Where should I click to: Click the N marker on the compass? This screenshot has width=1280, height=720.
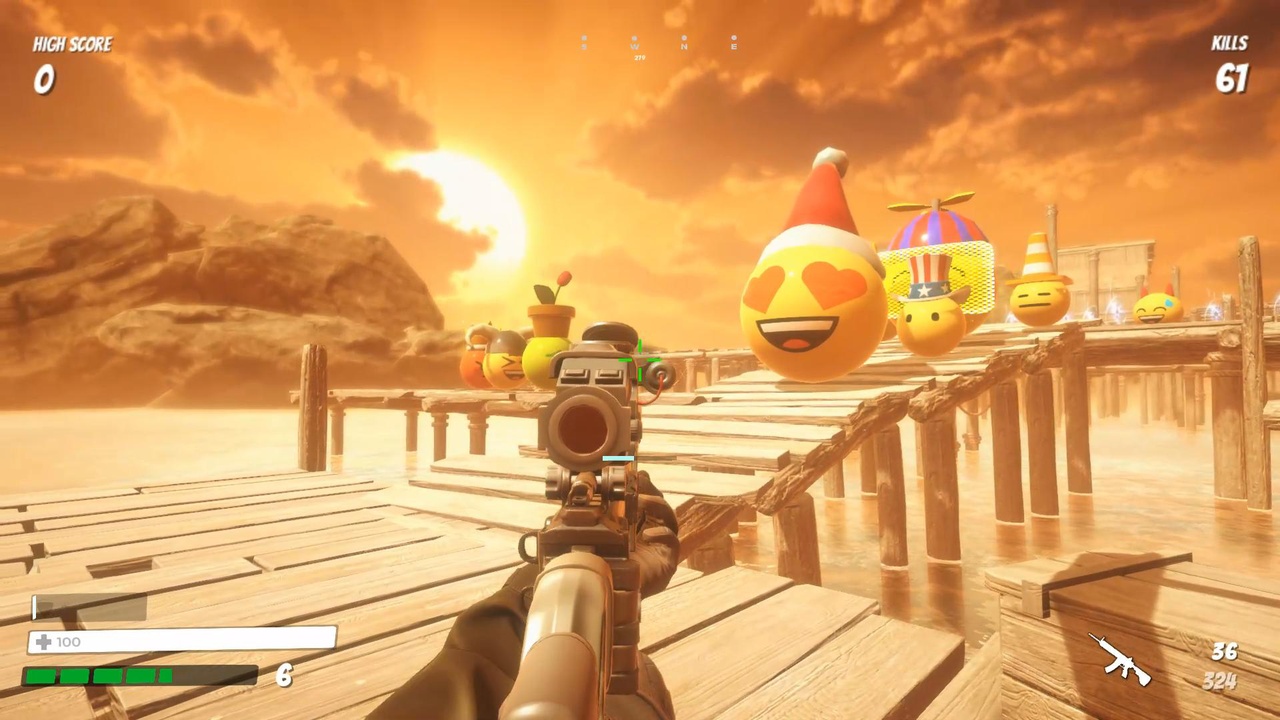(x=684, y=47)
